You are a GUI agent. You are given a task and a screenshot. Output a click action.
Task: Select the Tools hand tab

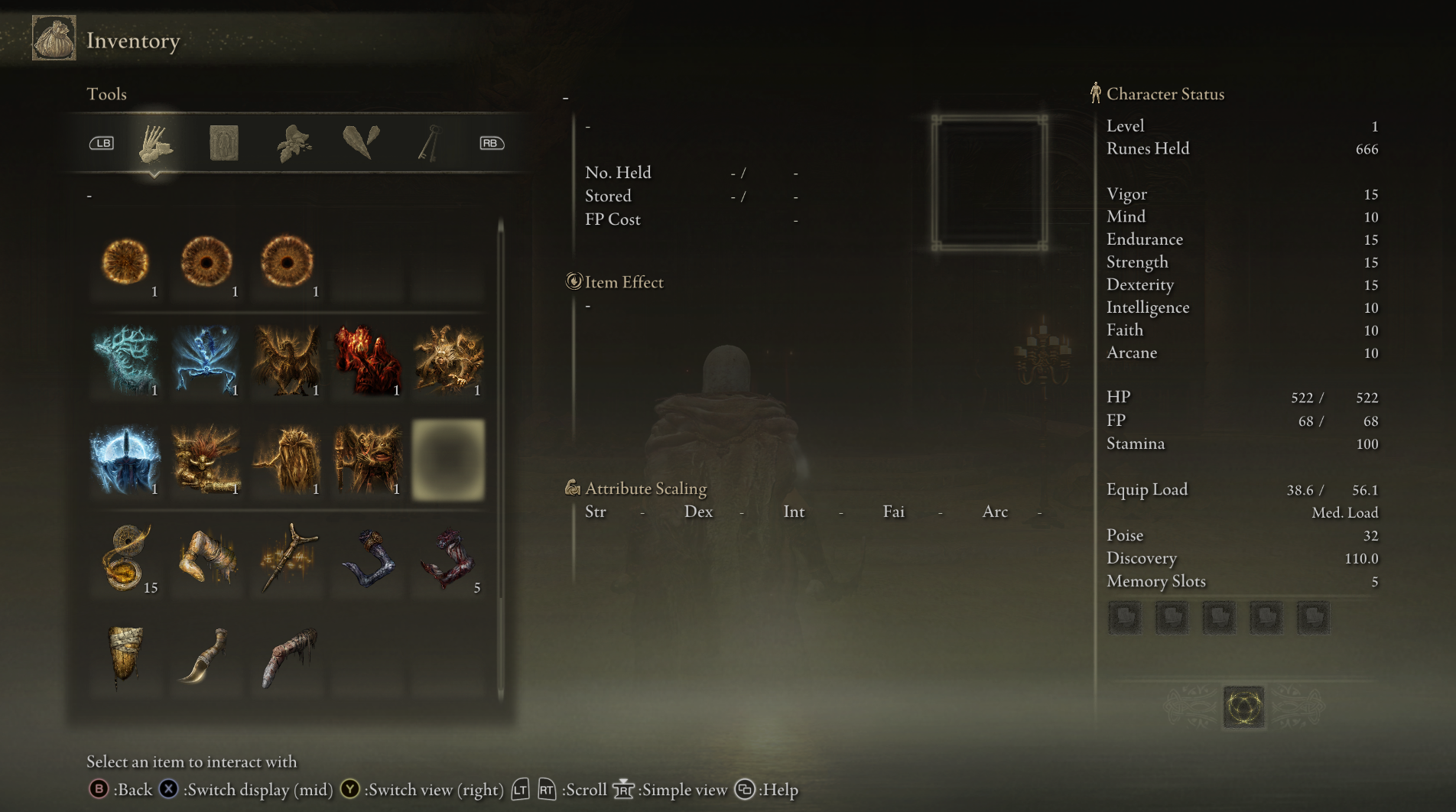coord(155,143)
